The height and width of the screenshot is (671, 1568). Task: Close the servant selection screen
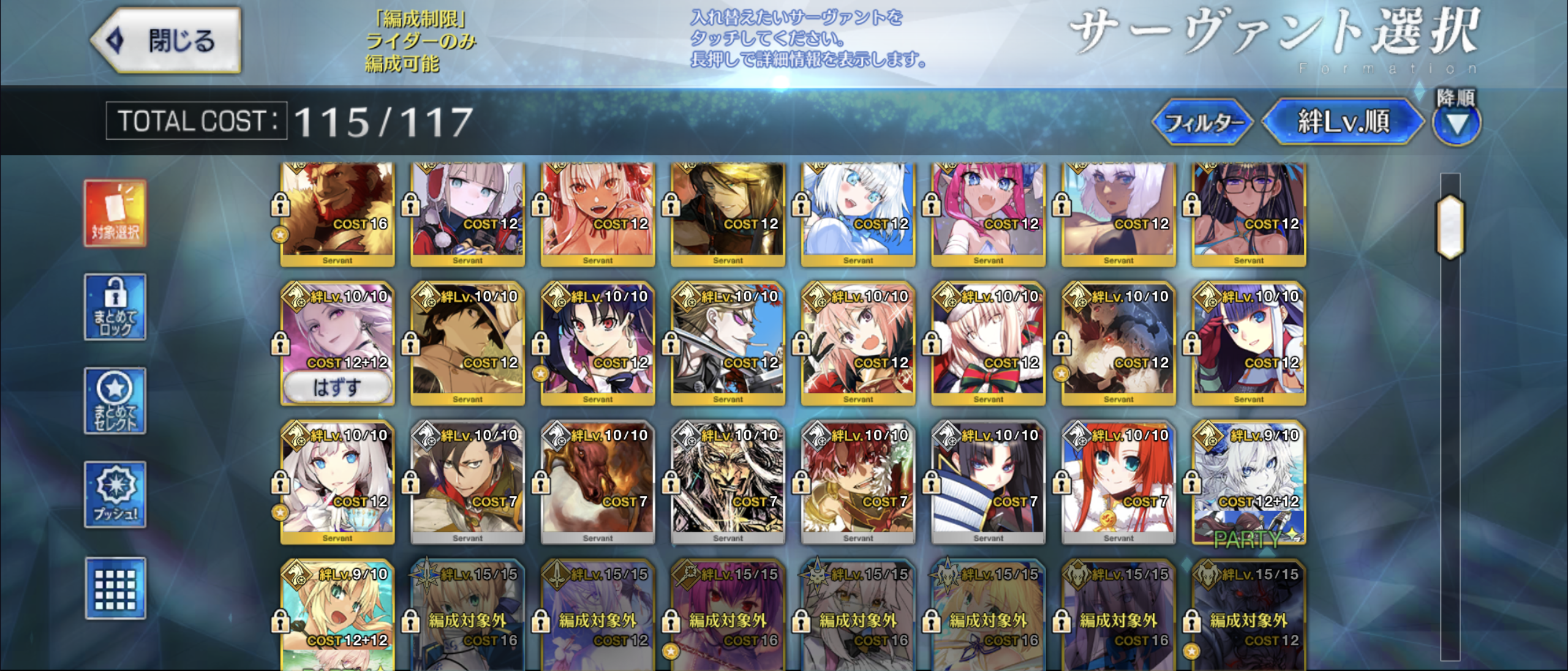pyautogui.click(x=166, y=40)
